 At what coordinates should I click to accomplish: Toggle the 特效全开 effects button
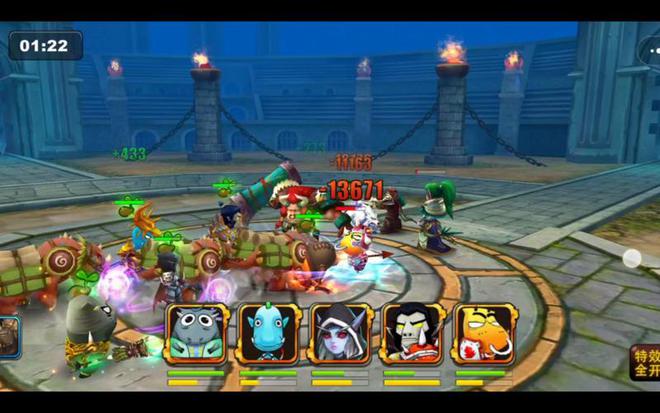(645, 362)
